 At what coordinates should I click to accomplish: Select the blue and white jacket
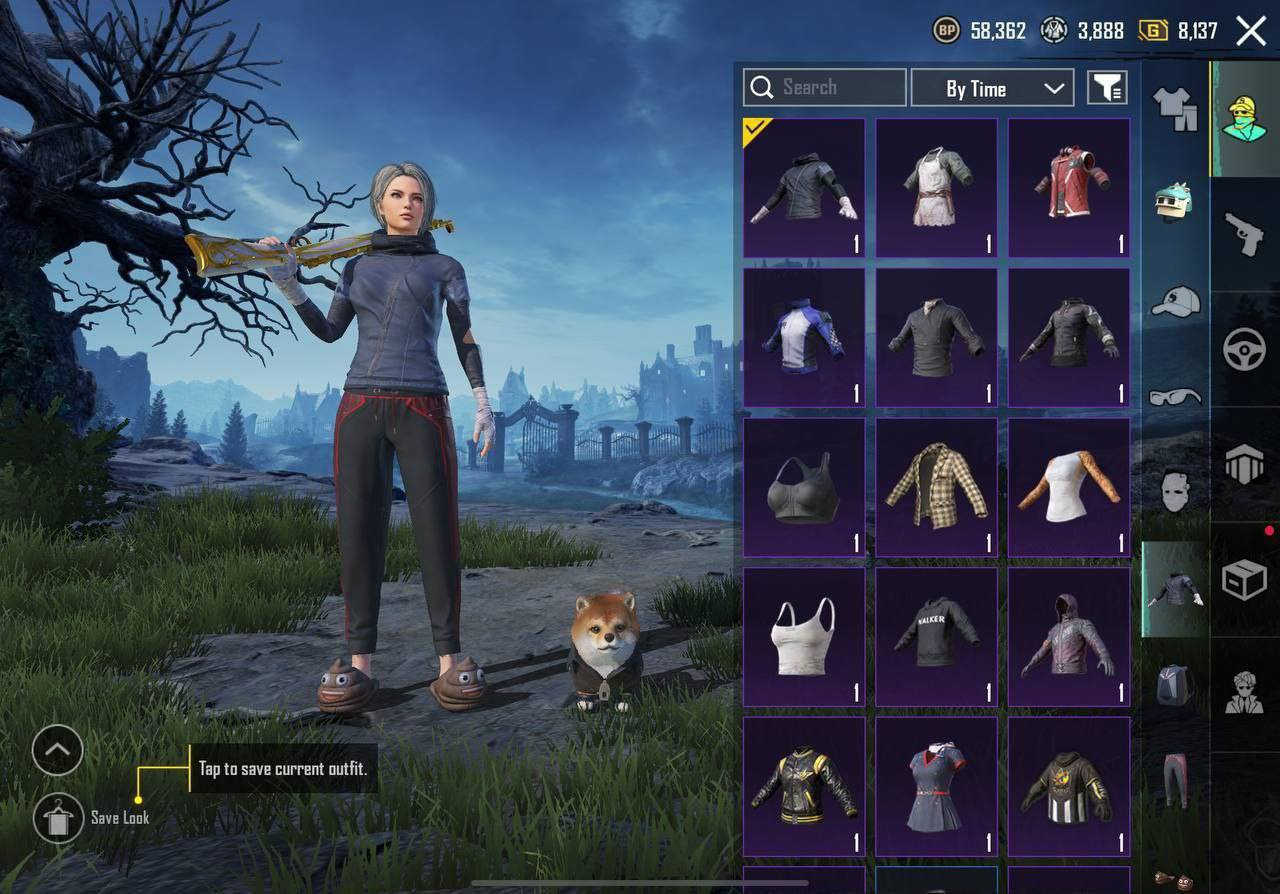pos(804,337)
